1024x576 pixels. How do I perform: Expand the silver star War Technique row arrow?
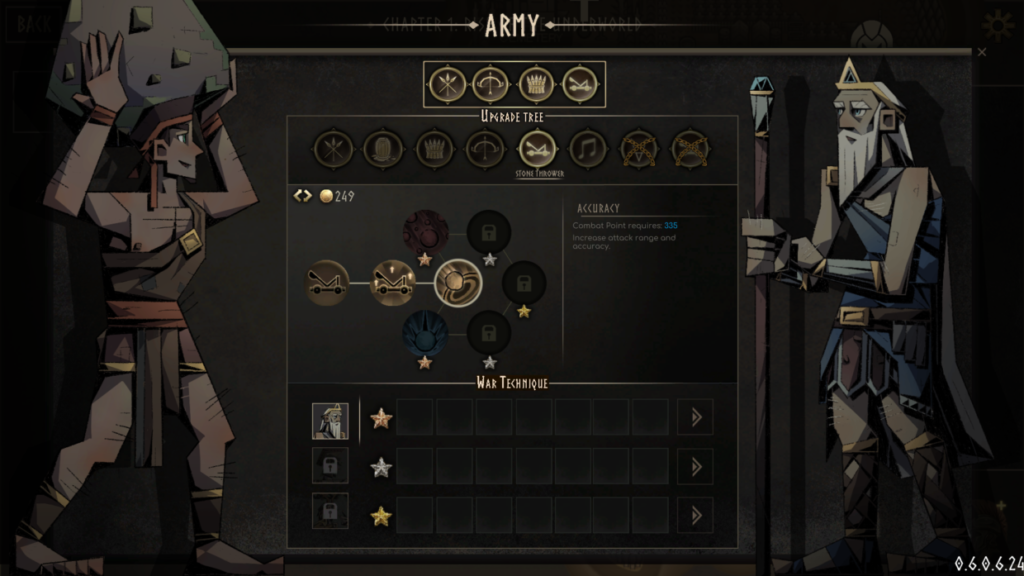pyautogui.click(x=695, y=466)
